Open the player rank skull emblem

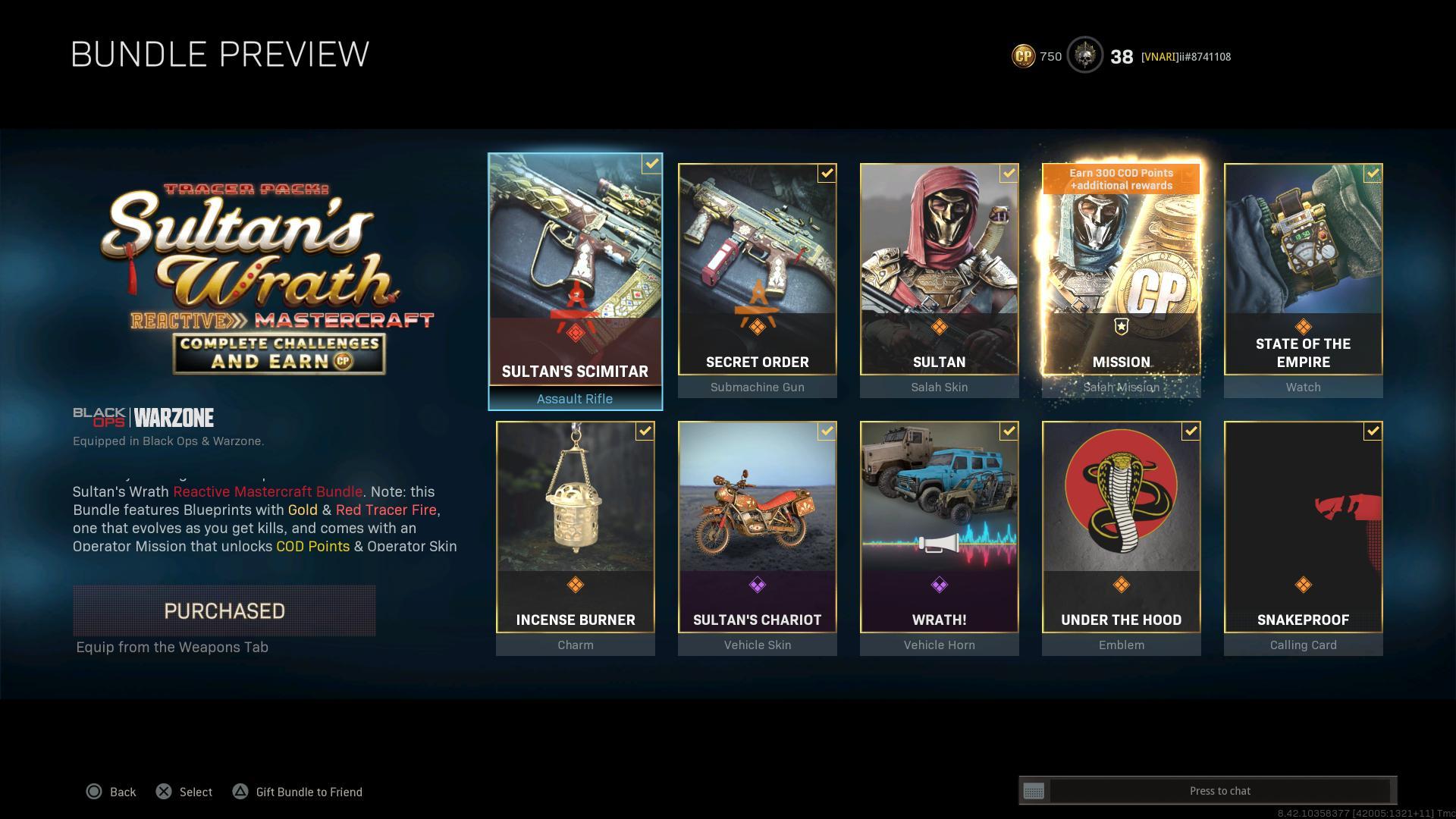pos(1084,56)
